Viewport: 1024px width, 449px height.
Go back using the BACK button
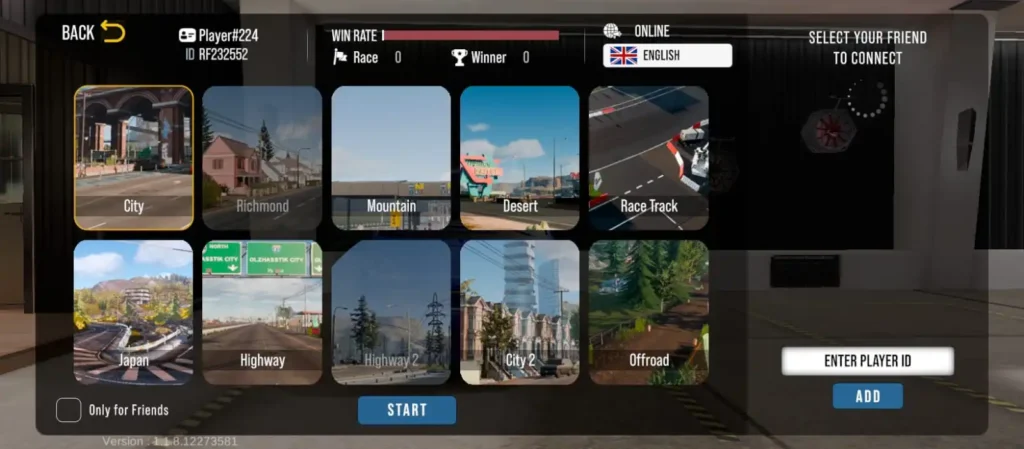pos(92,32)
